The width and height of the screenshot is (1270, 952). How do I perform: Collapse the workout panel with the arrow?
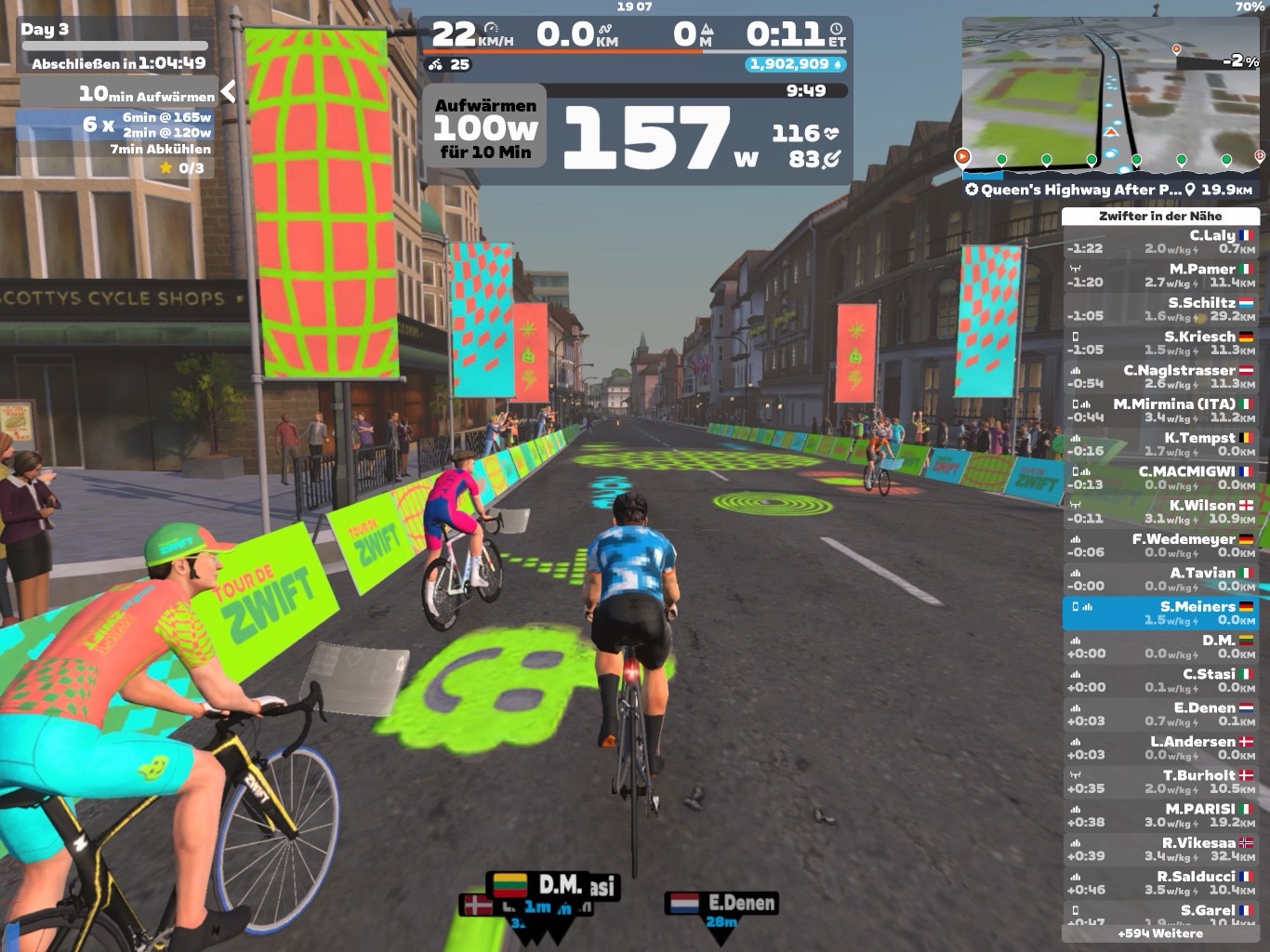tap(228, 91)
